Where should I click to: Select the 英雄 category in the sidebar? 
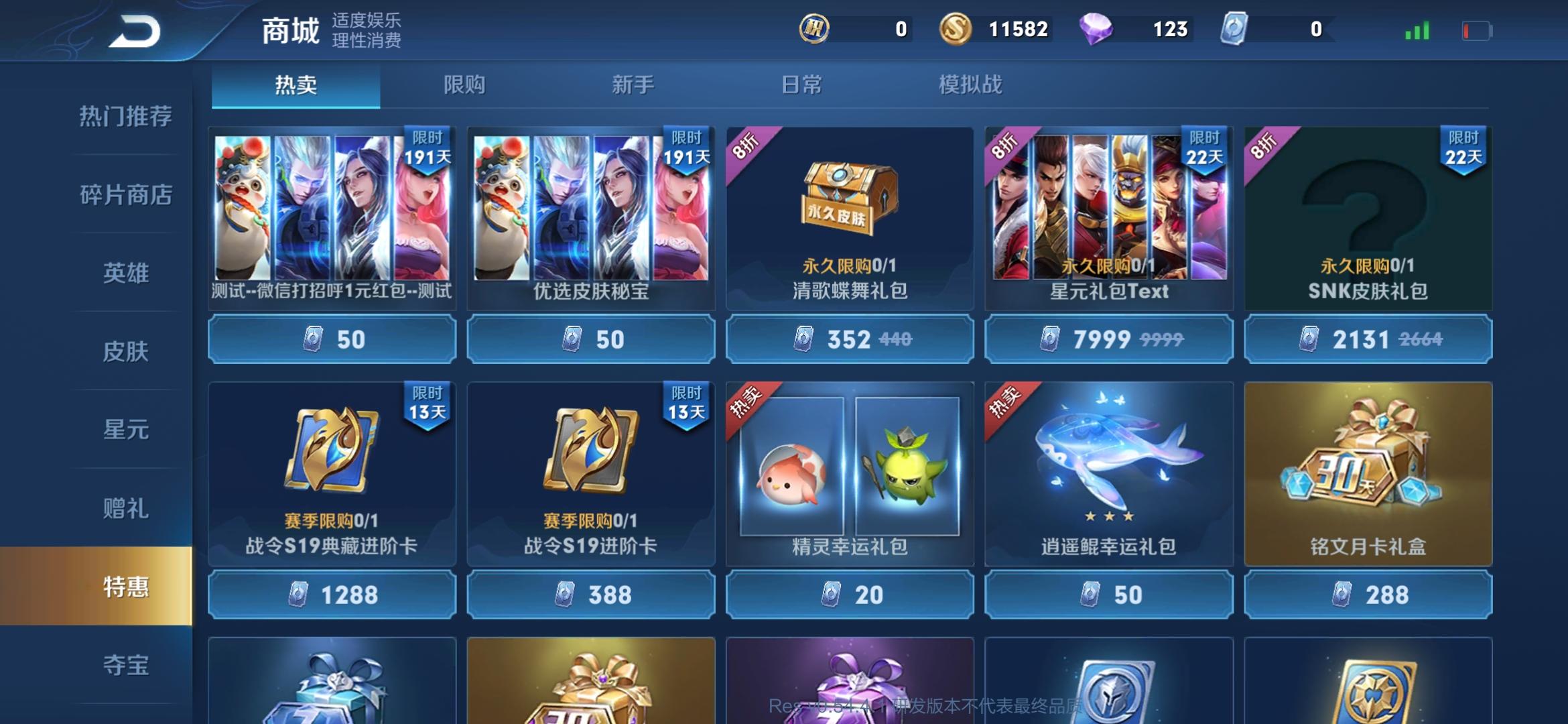[x=125, y=271]
